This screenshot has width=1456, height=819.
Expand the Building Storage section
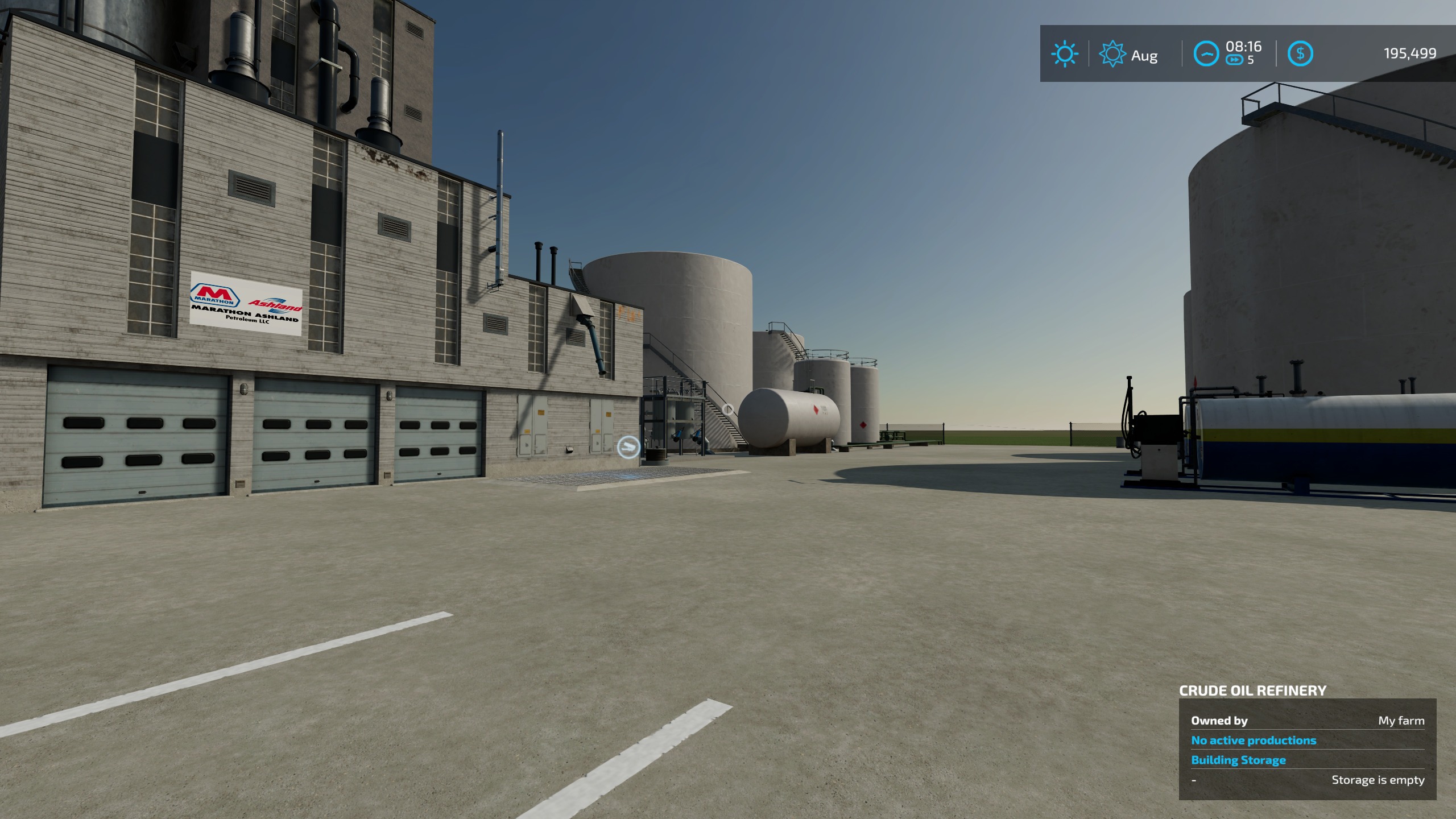tap(1240, 759)
